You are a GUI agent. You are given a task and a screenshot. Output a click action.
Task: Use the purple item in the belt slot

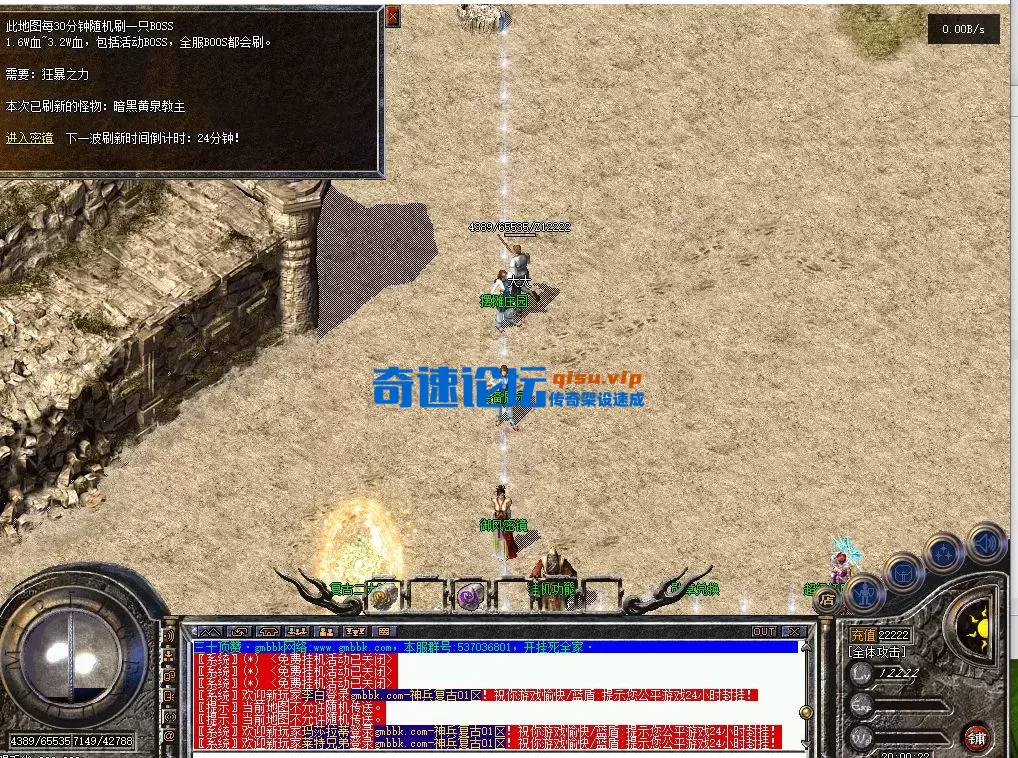click(468, 597)
